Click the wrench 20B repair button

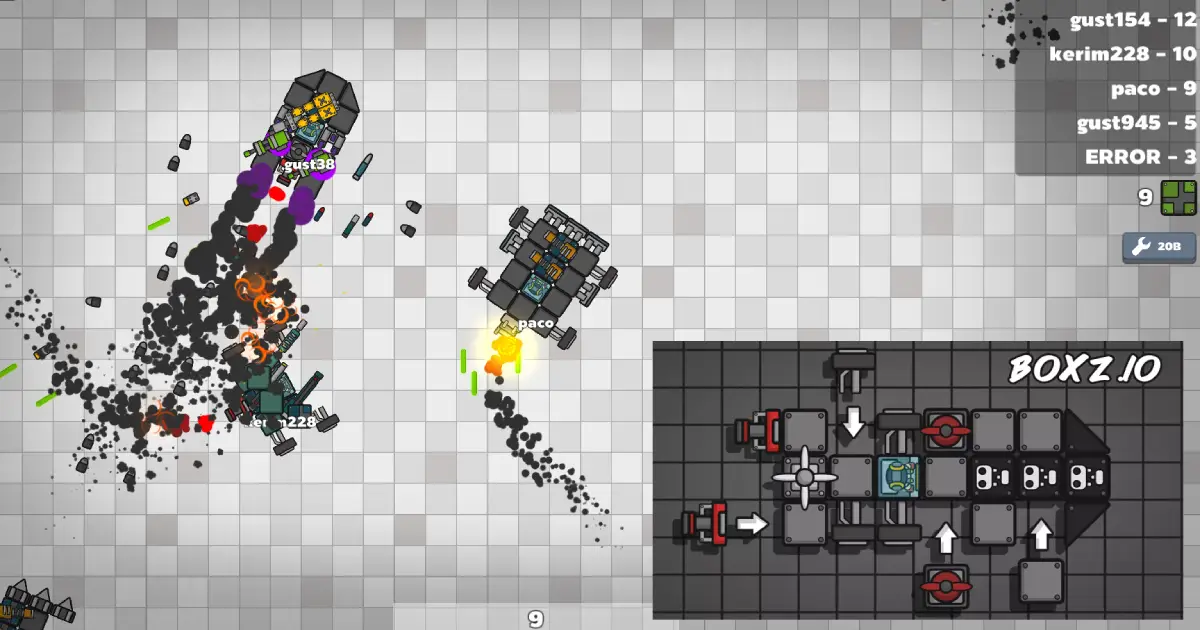[1158, 246]
